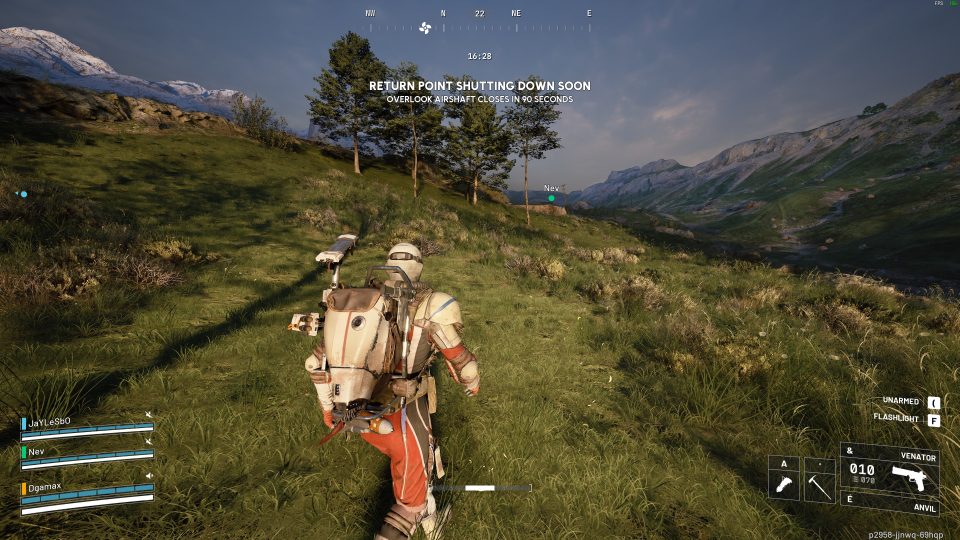Screen dimensions: 960x540
Task: Toggle the muted speaker icon above JaYLeSbO
Action: [149, 414]
